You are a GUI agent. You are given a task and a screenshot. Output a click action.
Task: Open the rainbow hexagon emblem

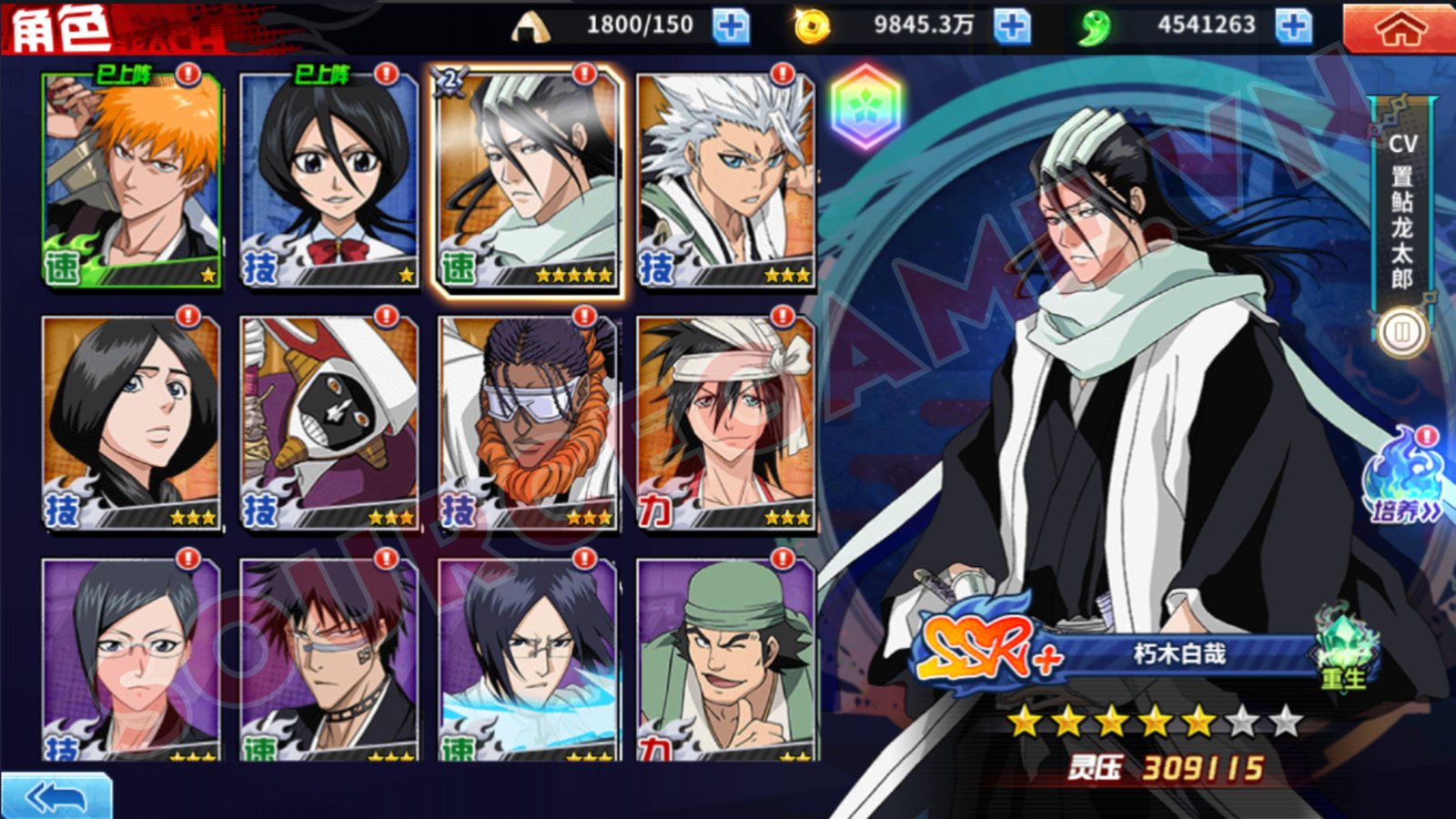pos(865,107)
